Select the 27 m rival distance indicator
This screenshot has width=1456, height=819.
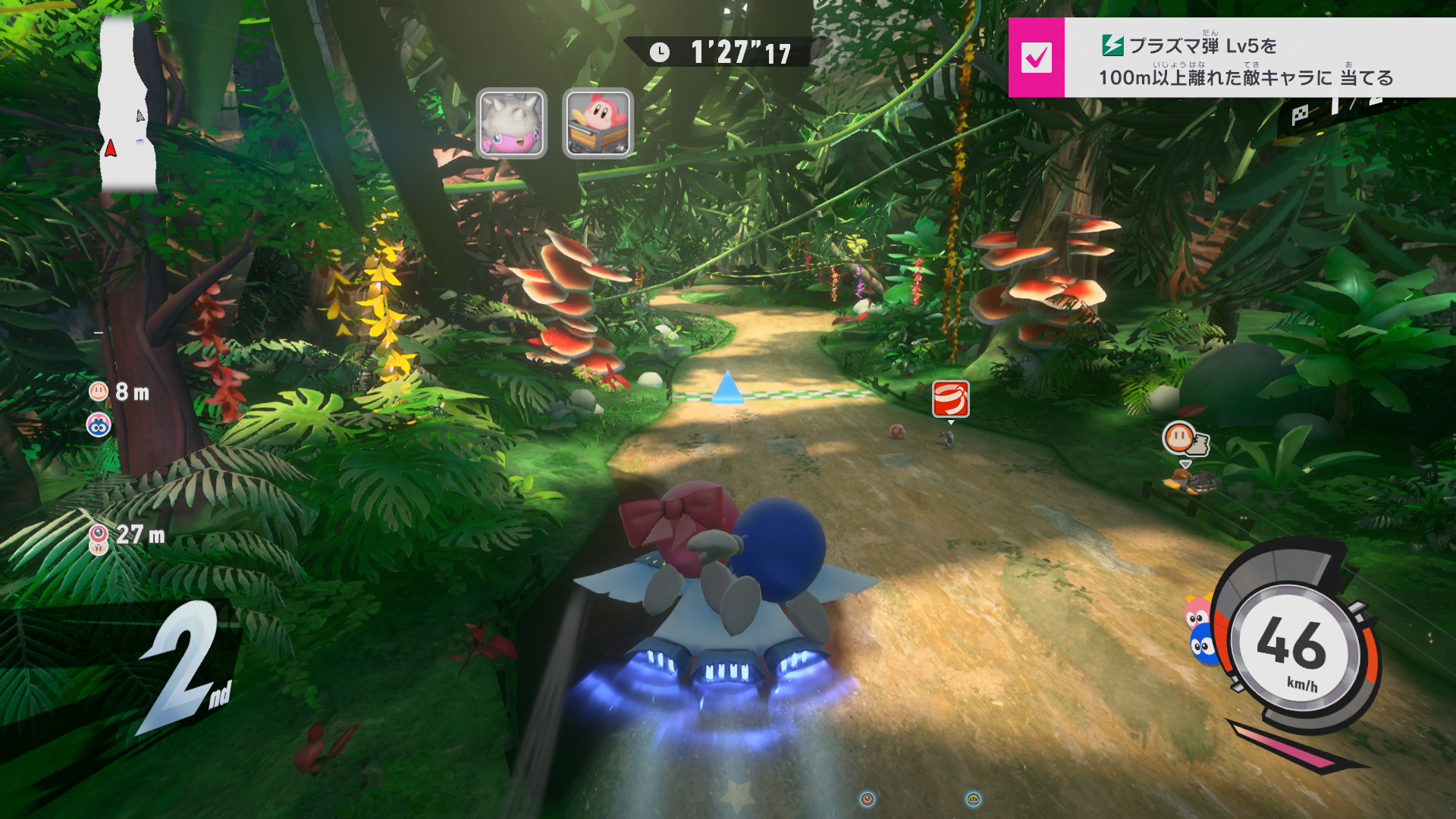pos(127,535)
